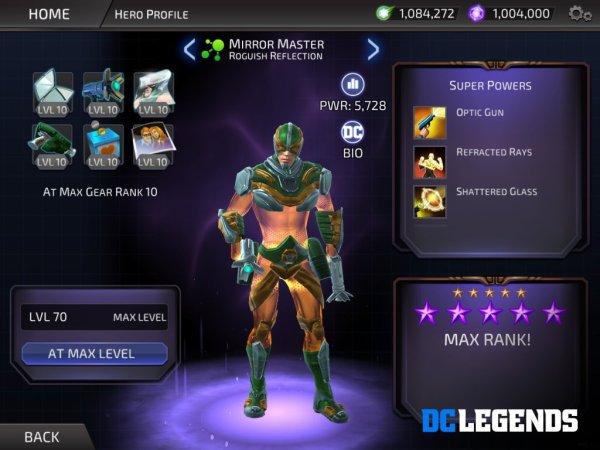Tap the purple gem currency counter
Viewport: 600px width, 450px height.
[510, 14]
